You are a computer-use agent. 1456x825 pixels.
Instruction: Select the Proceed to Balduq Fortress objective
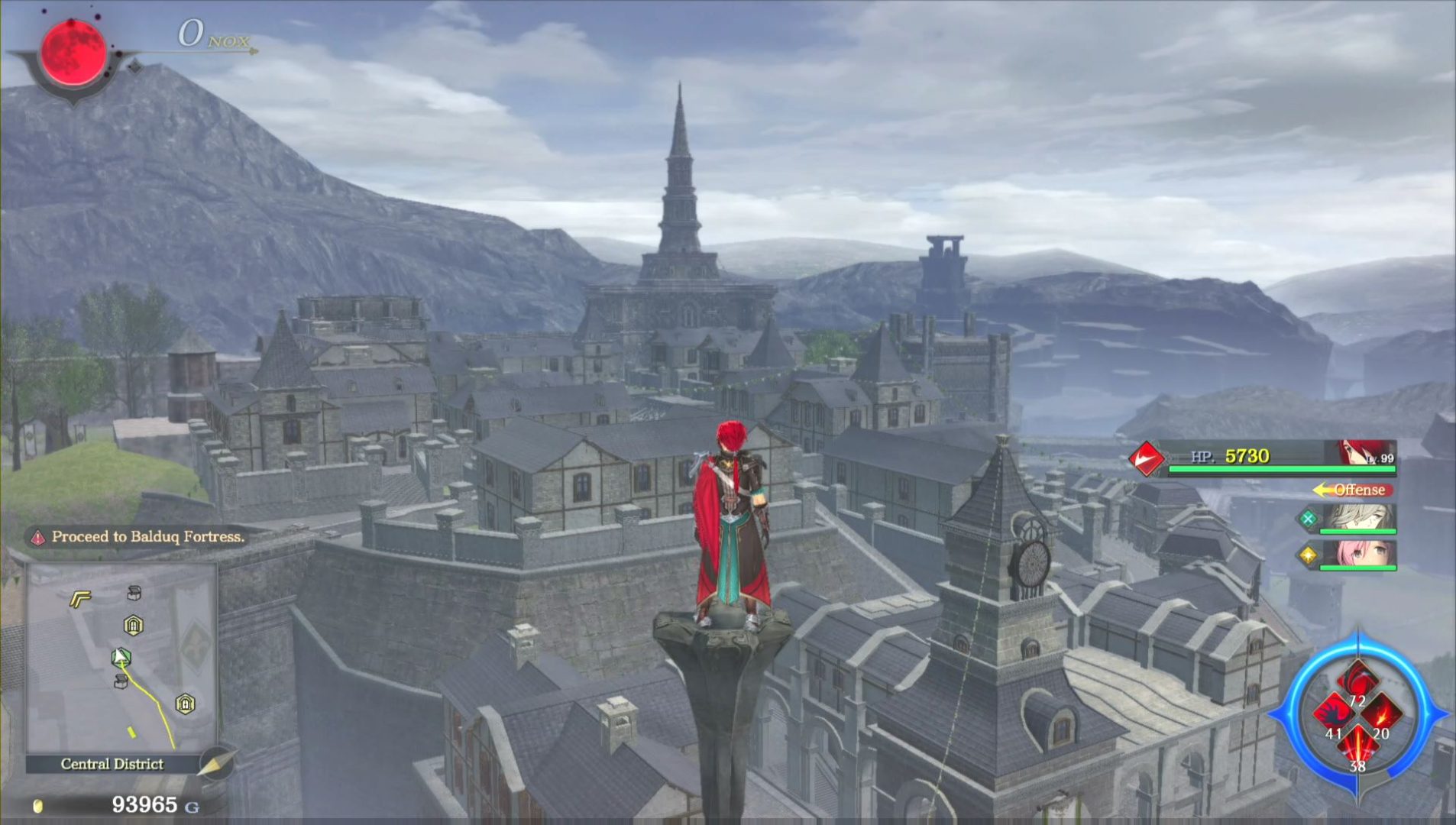coord(147,537)
